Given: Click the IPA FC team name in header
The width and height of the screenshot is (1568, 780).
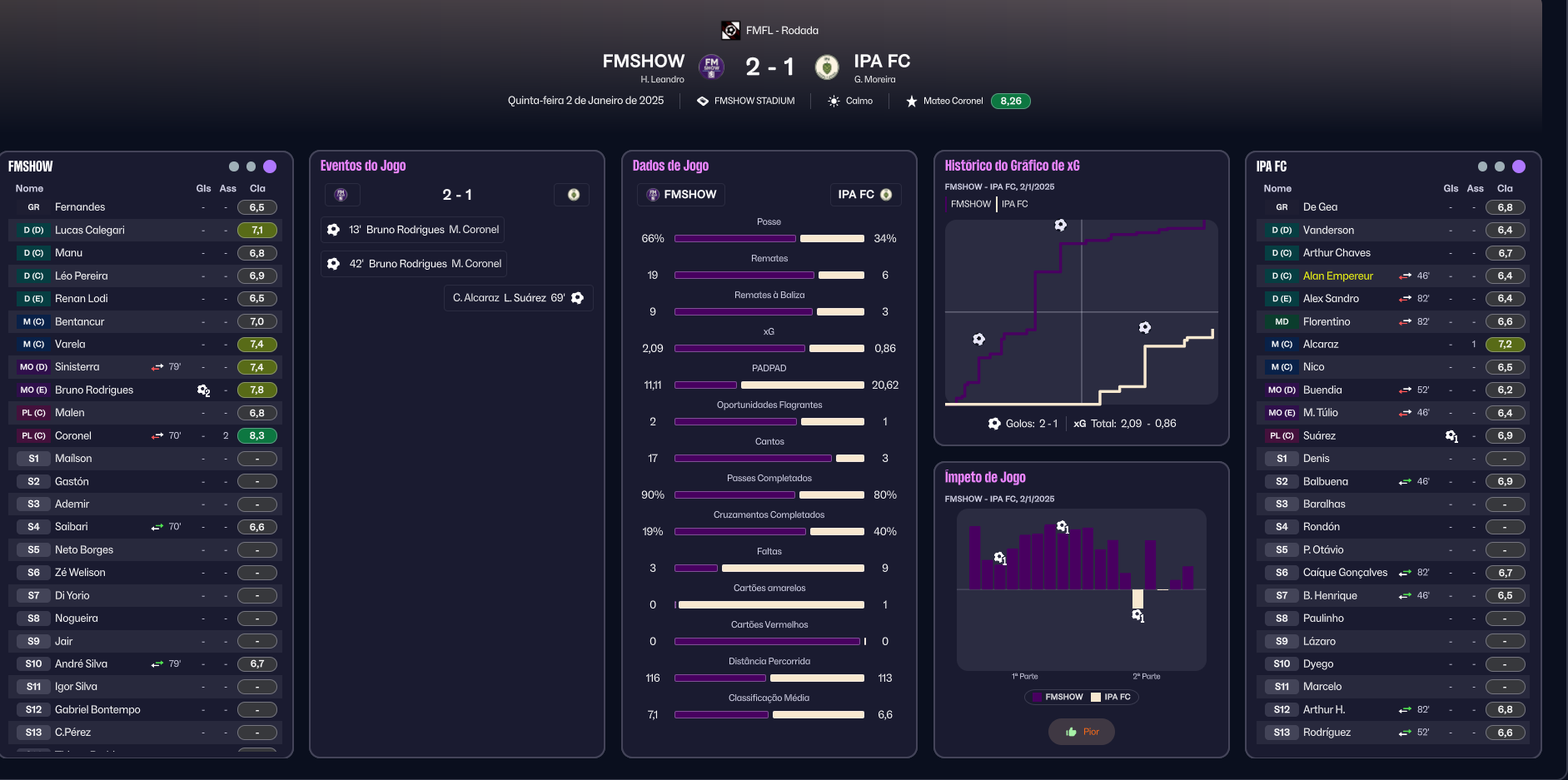Looking at the screenshot, I should tap(882, 62).
